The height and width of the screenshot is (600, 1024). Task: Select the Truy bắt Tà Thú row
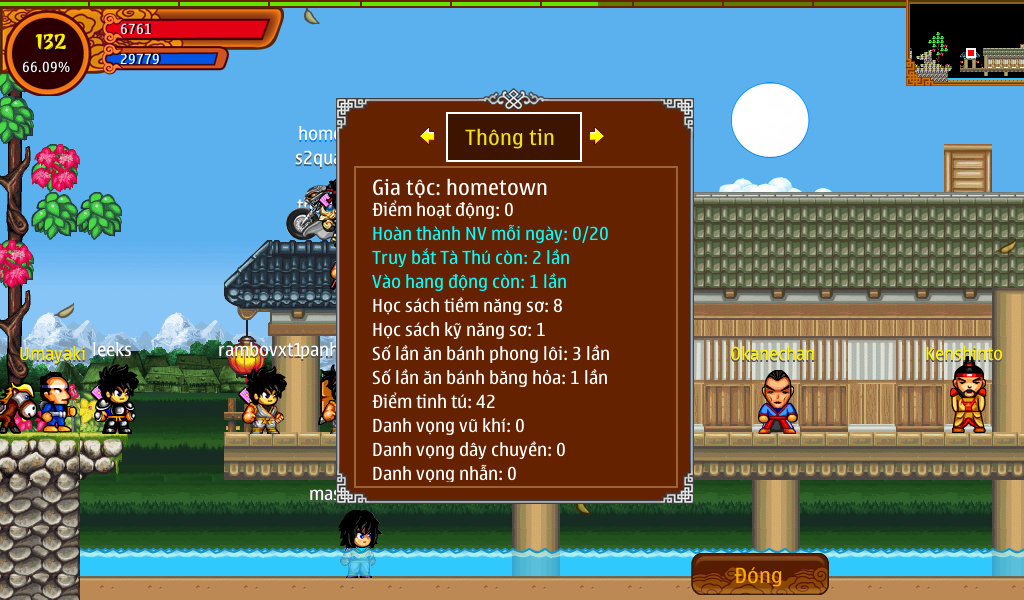[x=471, y=258]
